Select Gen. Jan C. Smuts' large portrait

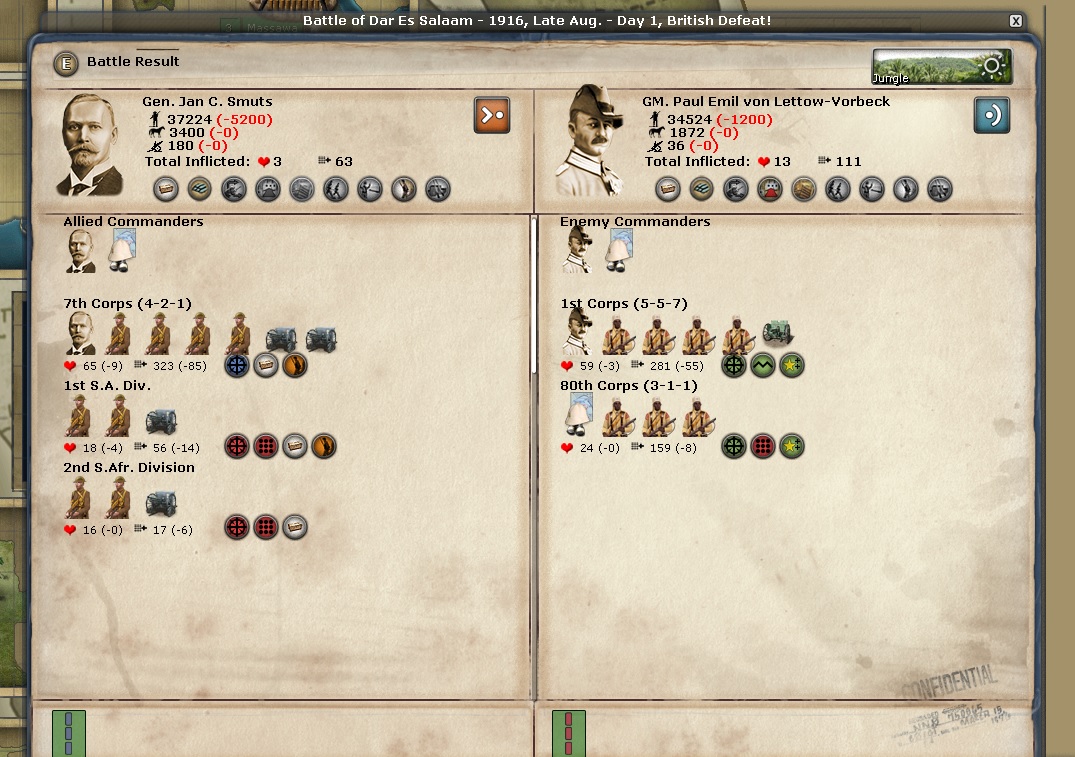coord(92,144)
